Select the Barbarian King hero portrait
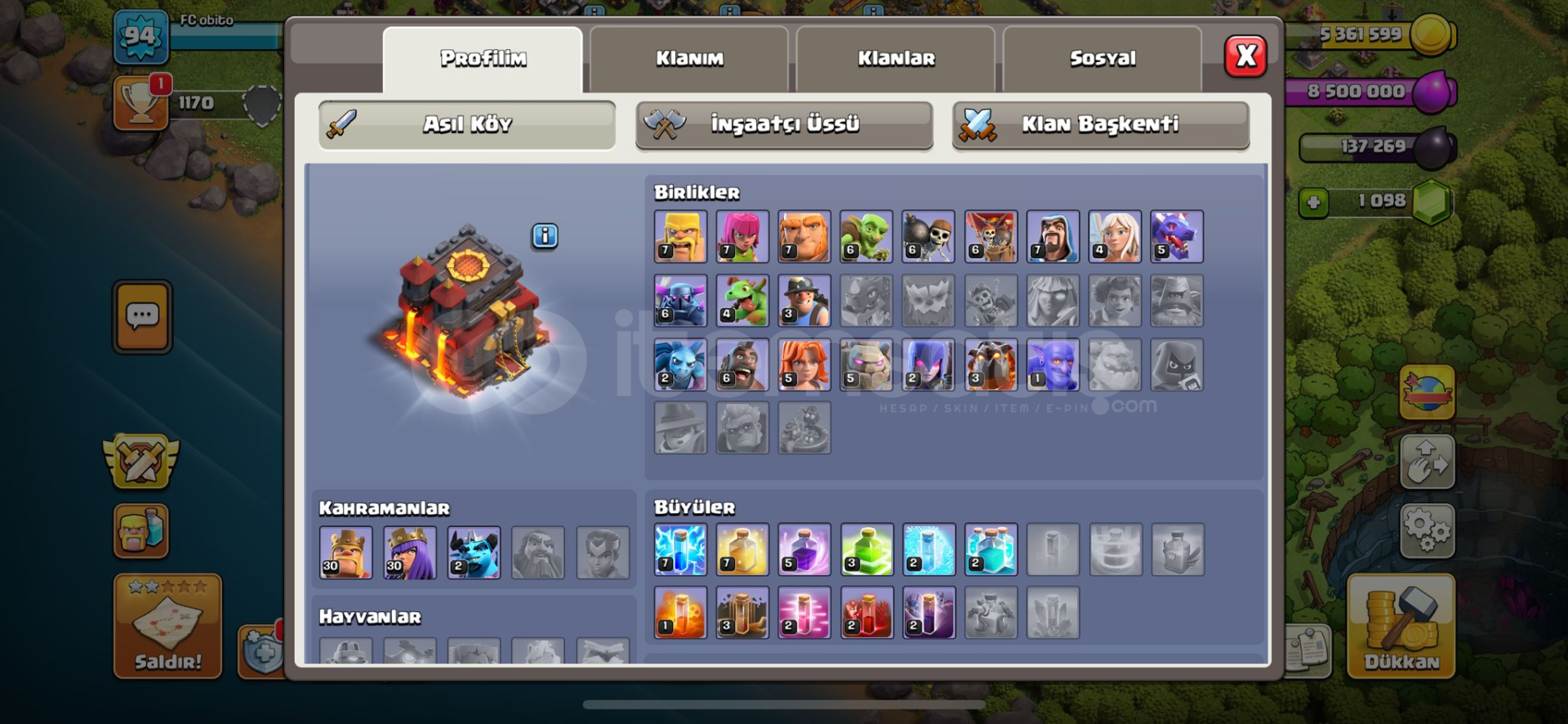Screen dimensions: 1568x724 345,552
